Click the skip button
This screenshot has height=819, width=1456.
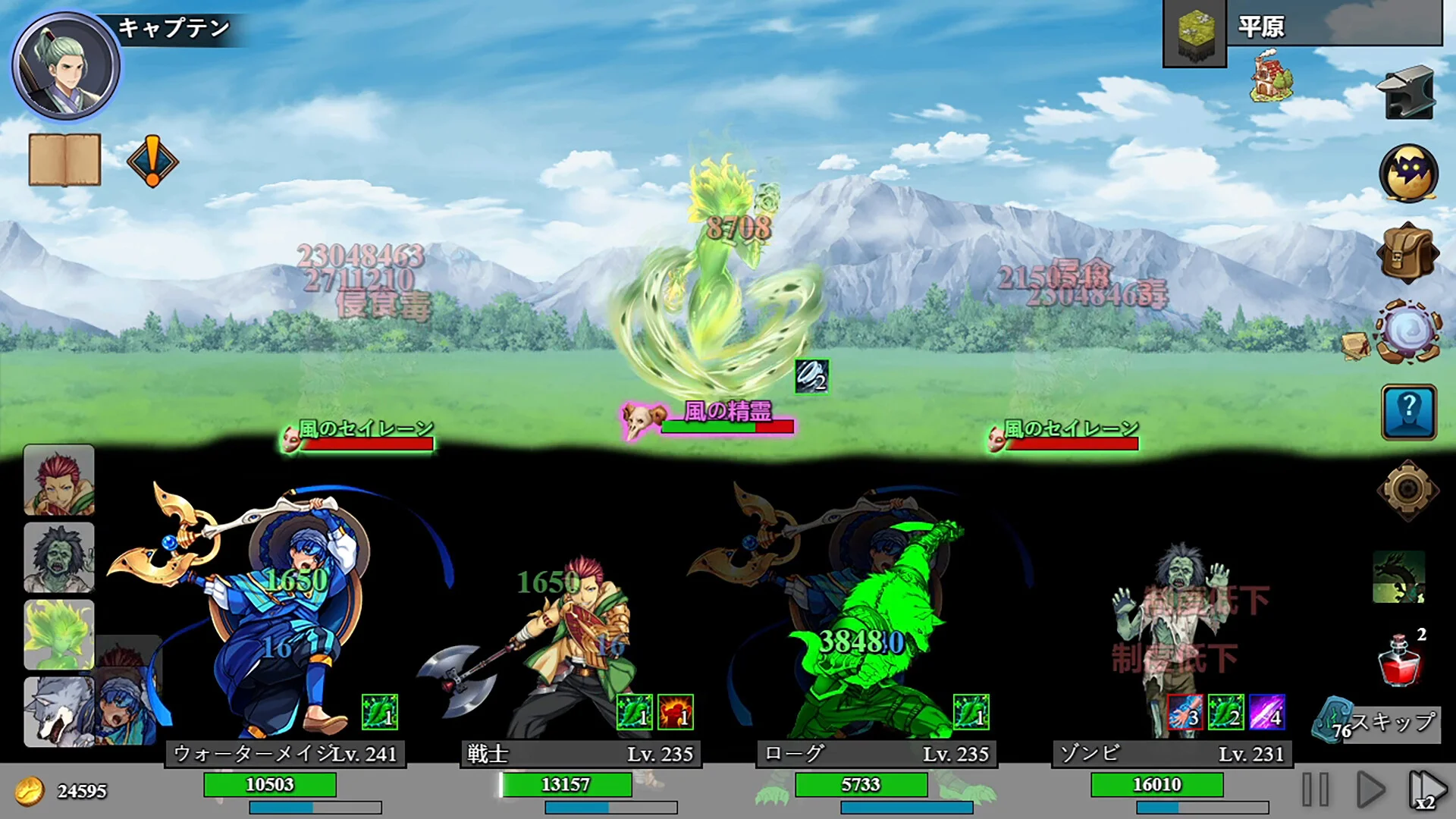click(x=1379, y=723)
